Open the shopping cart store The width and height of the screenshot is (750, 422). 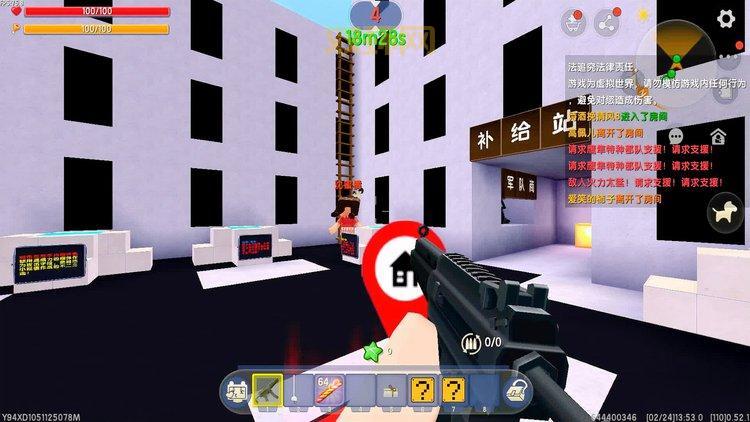pyautogui.click(x=571, y=22)
